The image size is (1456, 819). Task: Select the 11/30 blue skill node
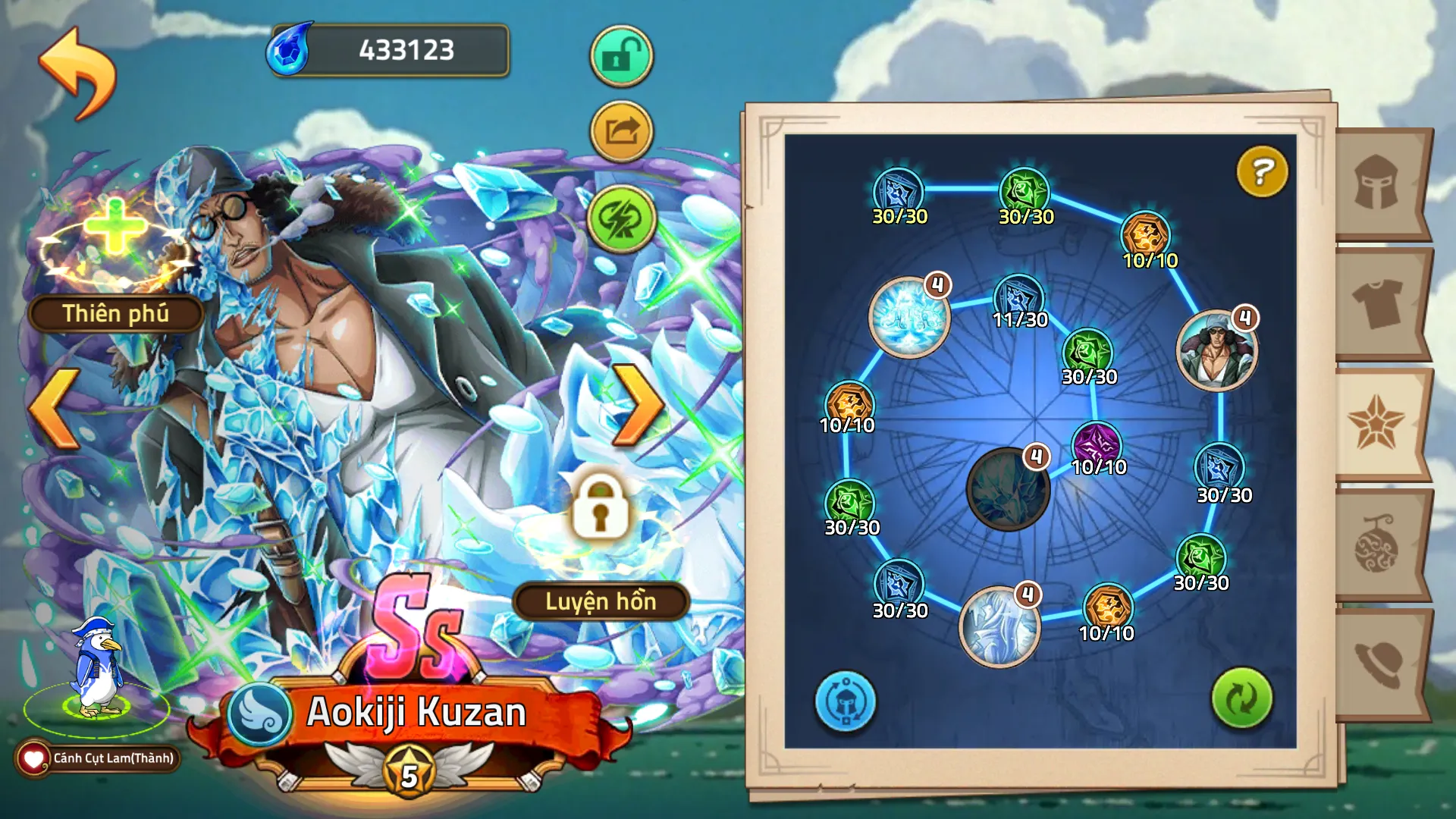click(1018, 298)
